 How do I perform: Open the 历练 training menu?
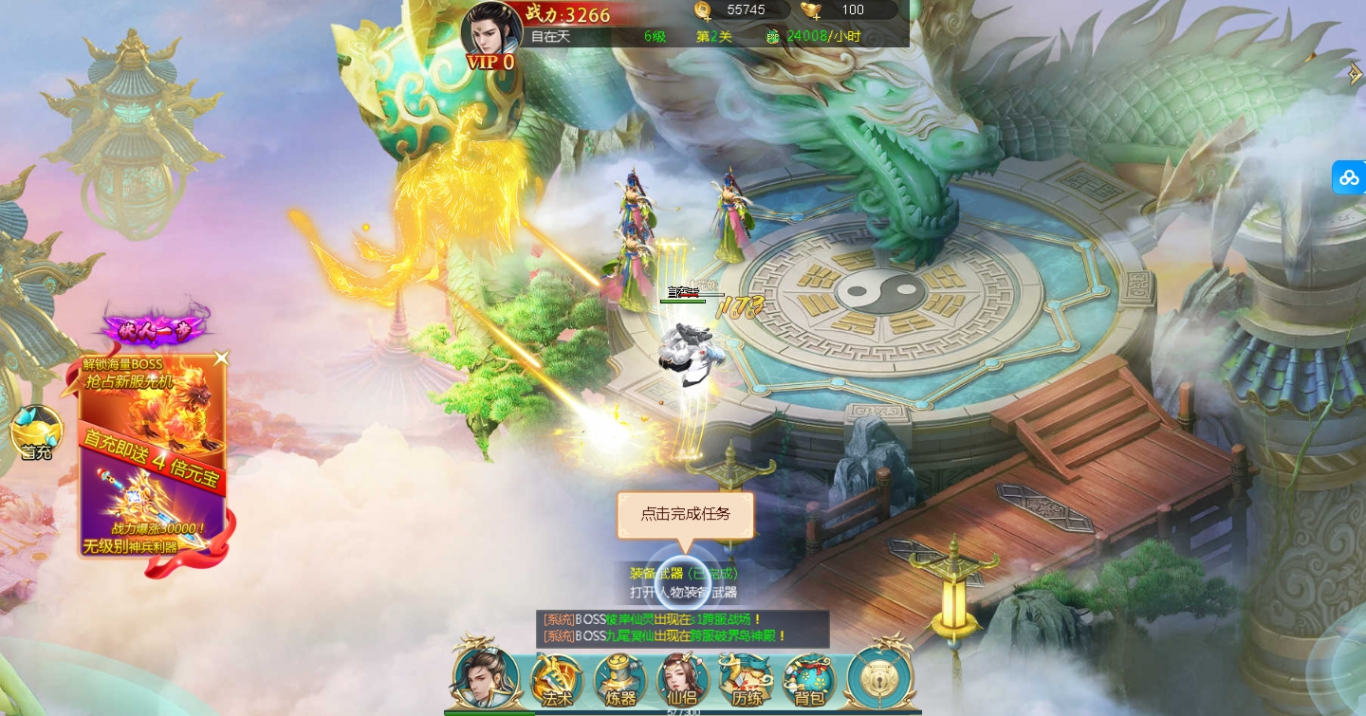(x=746, y=680)
